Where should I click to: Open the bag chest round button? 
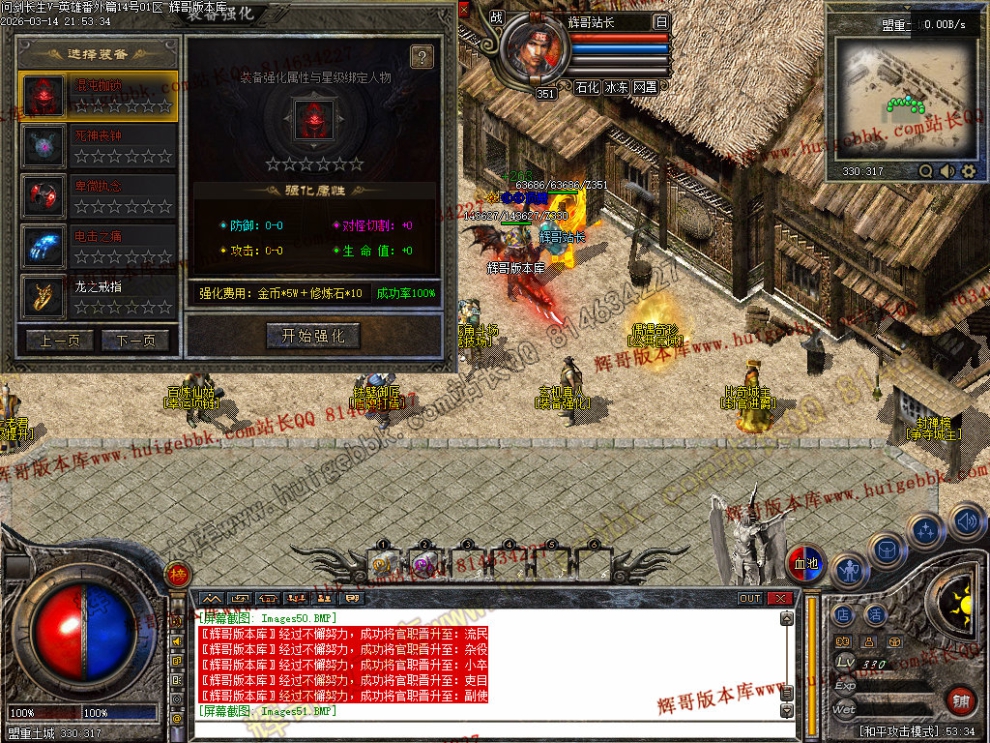point(887,549)
